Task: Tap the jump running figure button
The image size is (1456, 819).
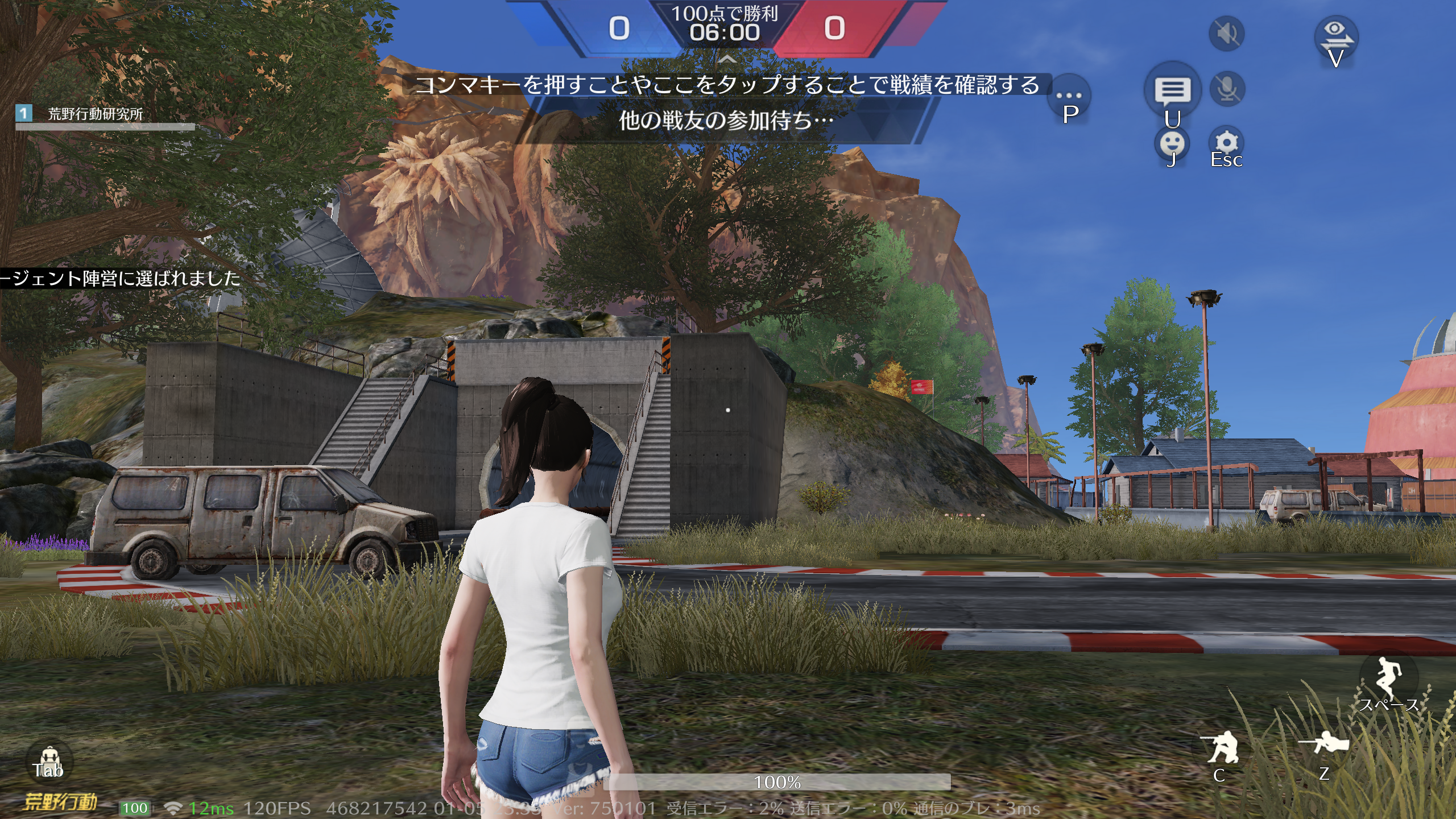Action: 1388,677
